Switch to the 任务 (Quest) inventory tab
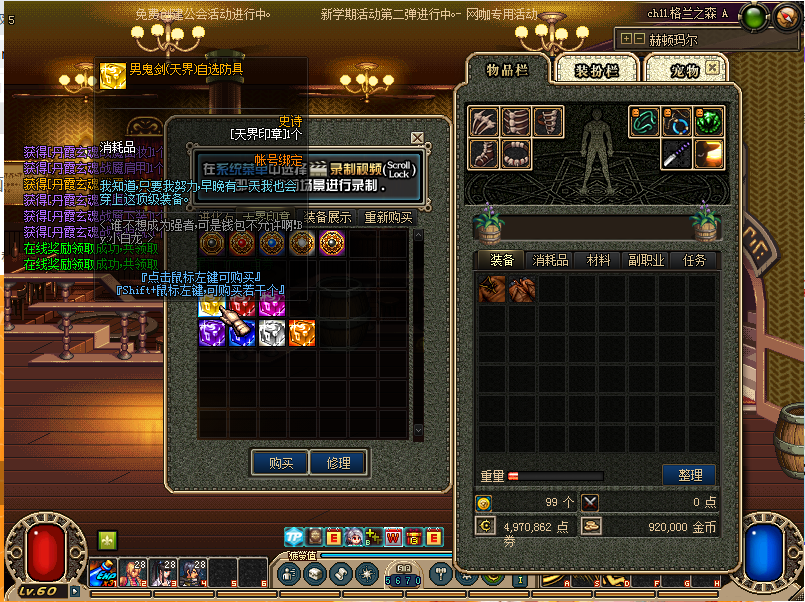The width and height of the screenshot is (805, 602). pos(694,260)
